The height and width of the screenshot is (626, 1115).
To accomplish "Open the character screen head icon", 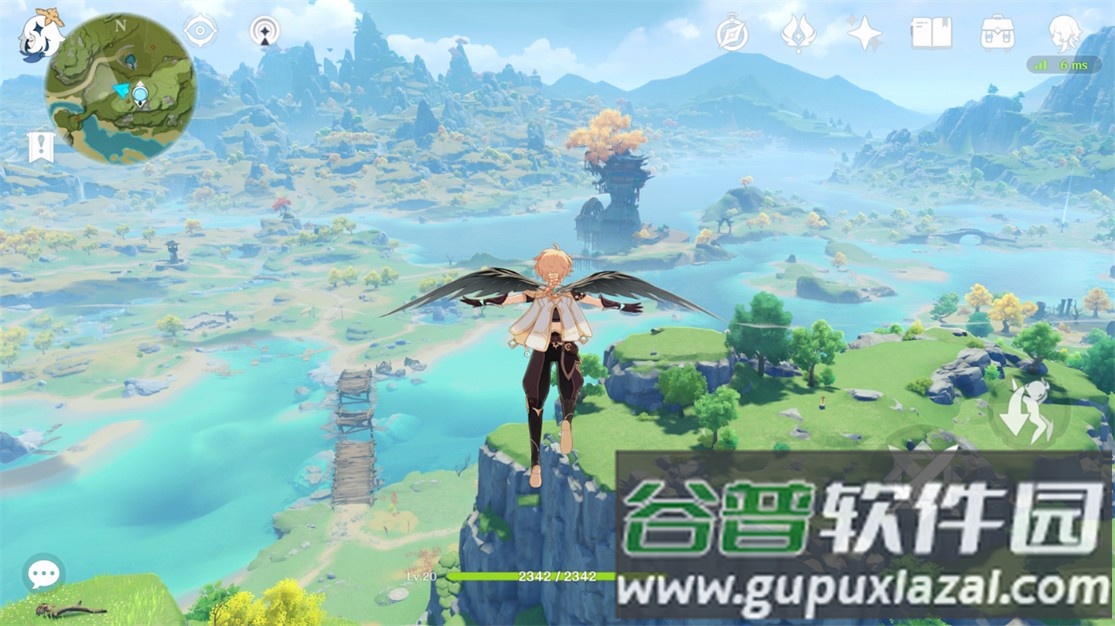I will coord(1065,34).
